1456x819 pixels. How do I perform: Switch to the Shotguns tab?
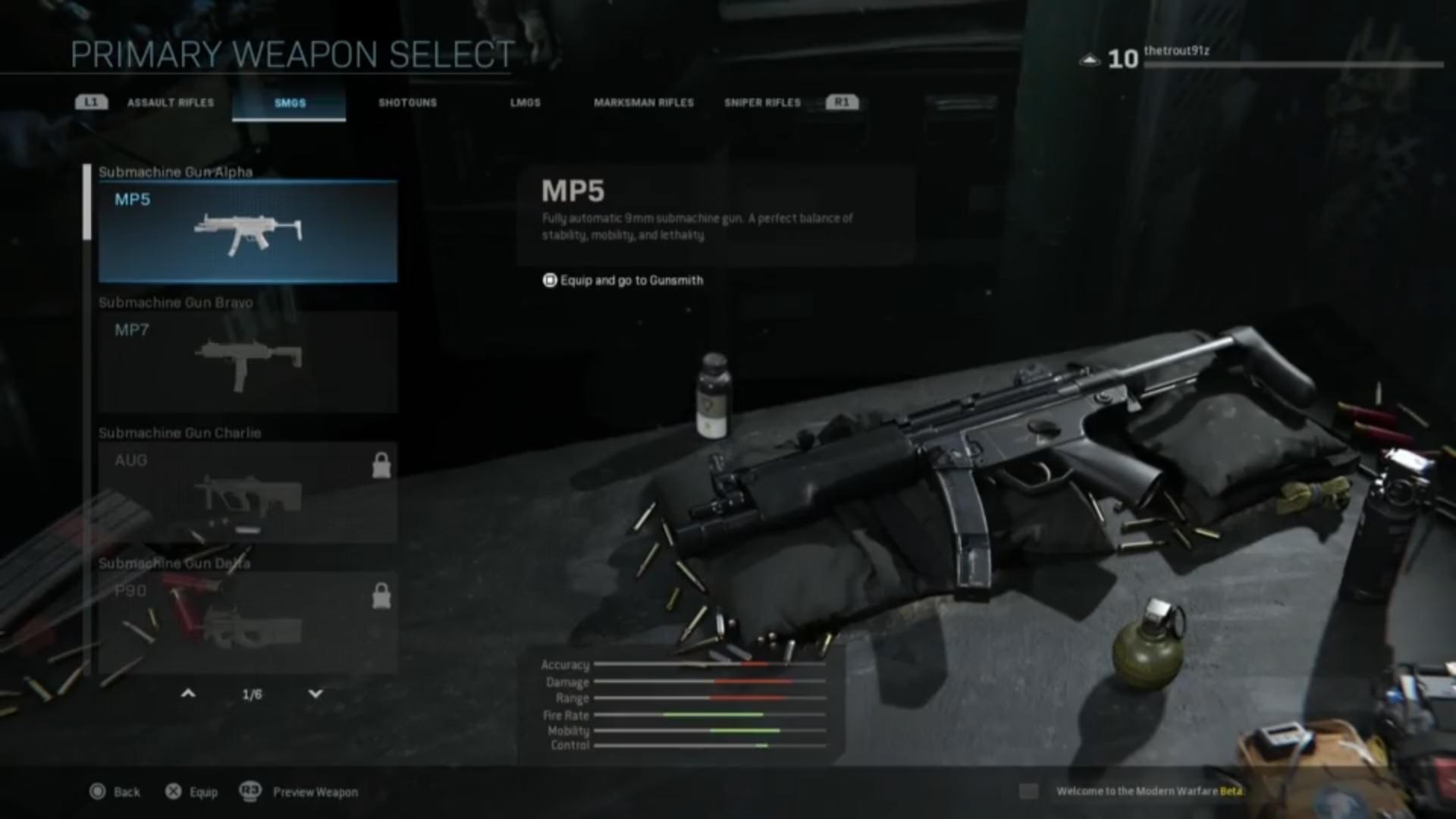[408, 102]
